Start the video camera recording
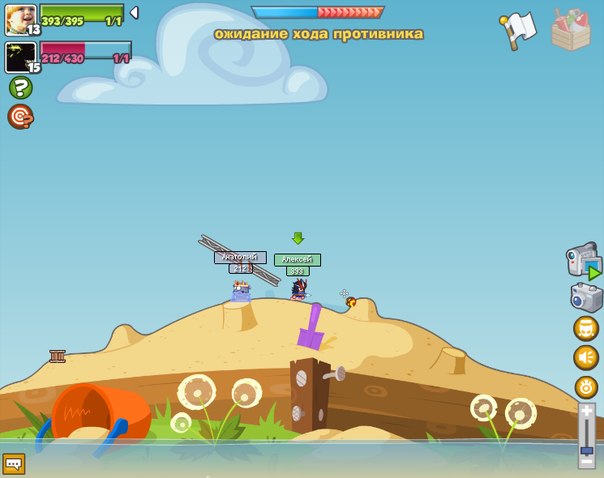 click(584, 262)
